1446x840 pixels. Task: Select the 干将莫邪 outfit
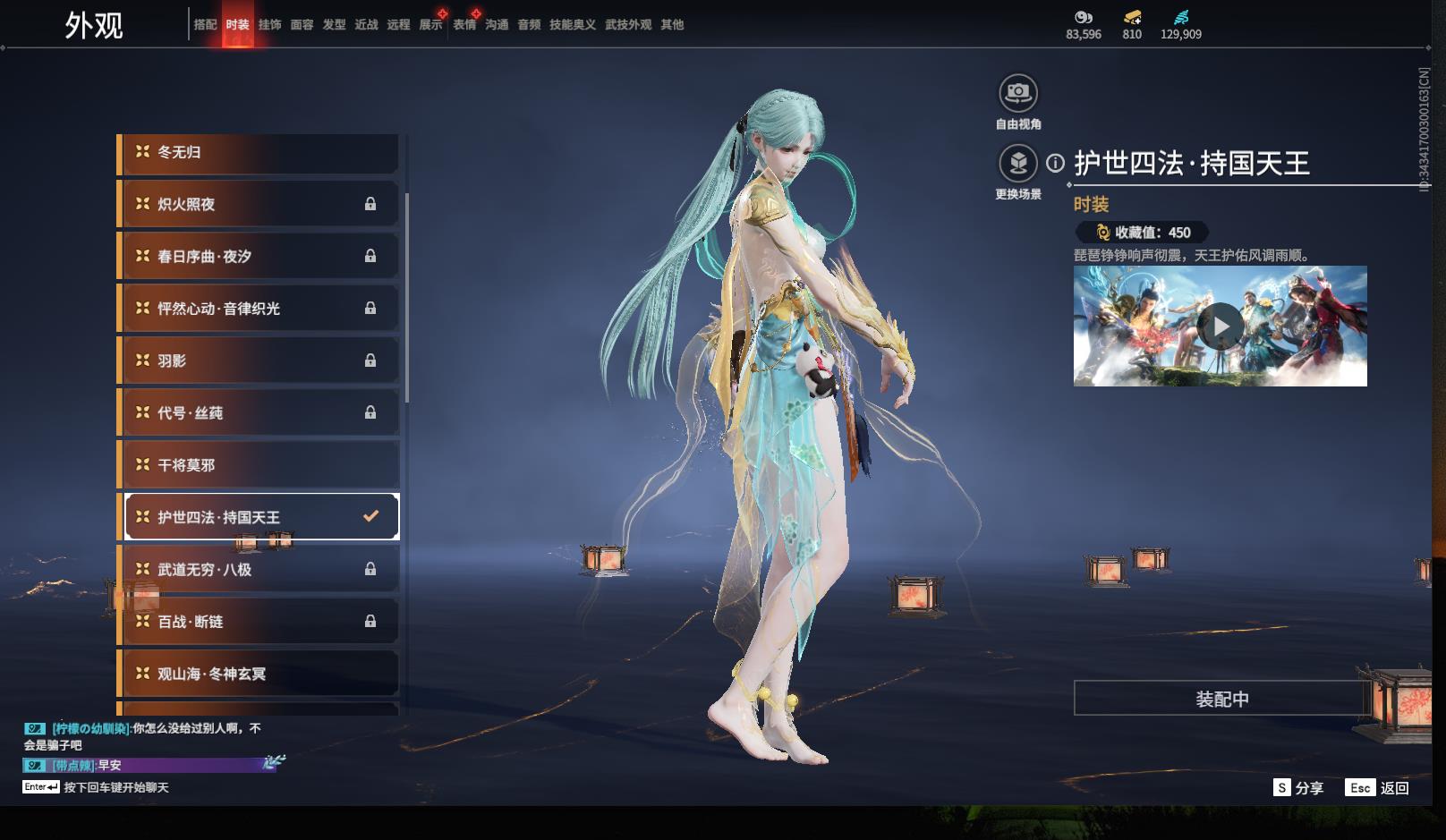(x=259, y=465)
